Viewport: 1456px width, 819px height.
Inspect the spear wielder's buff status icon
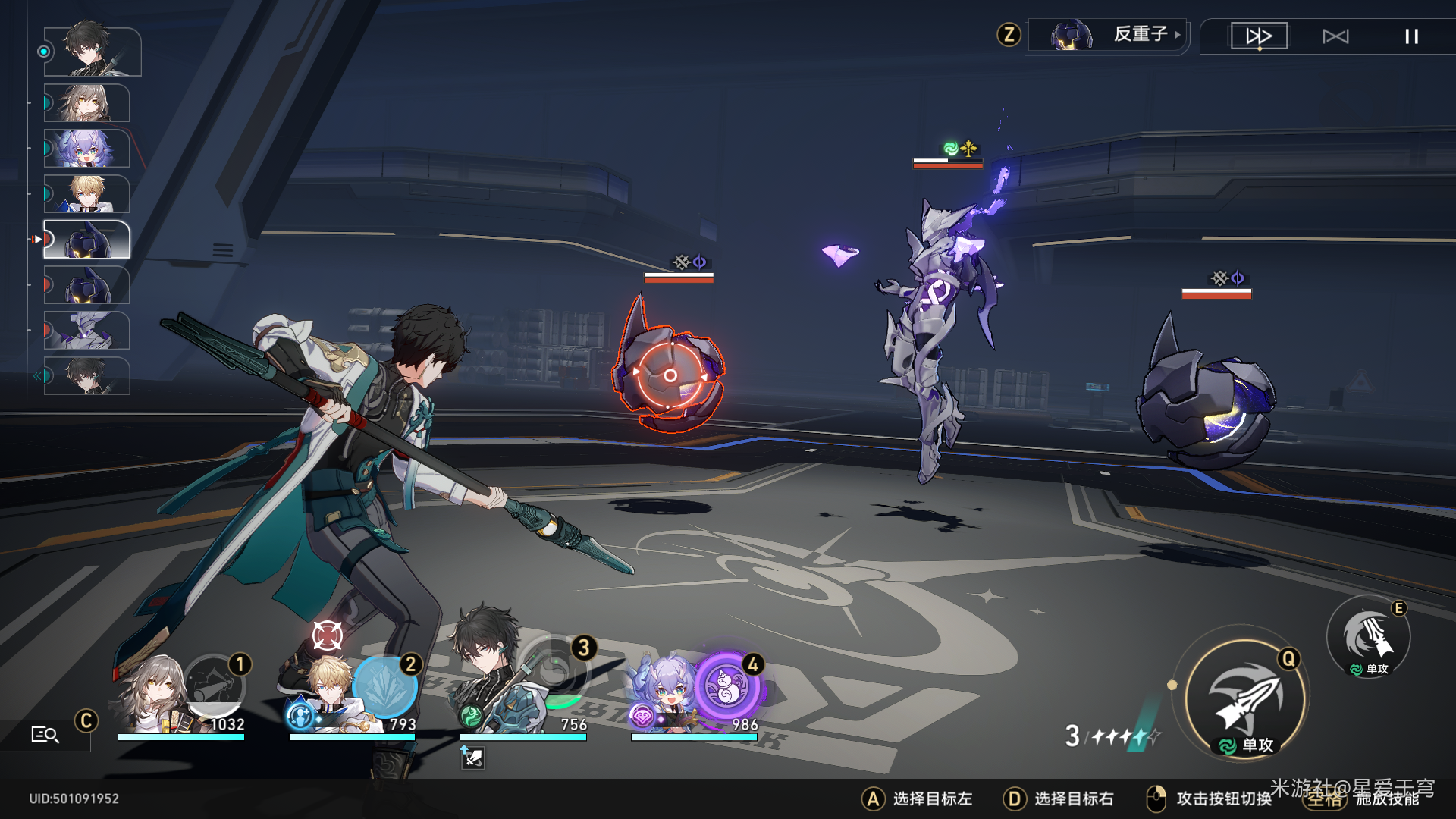pos(472,757)
